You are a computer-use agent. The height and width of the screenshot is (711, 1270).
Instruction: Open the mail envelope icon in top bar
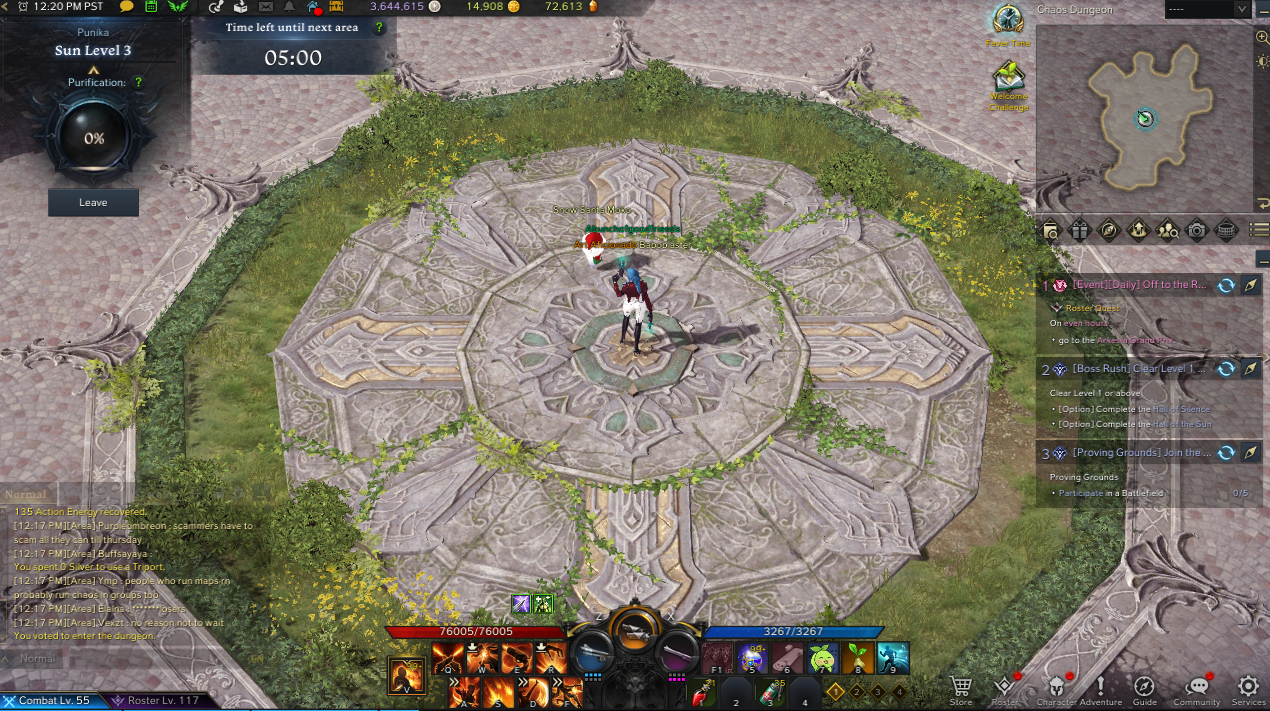[266, 8]
